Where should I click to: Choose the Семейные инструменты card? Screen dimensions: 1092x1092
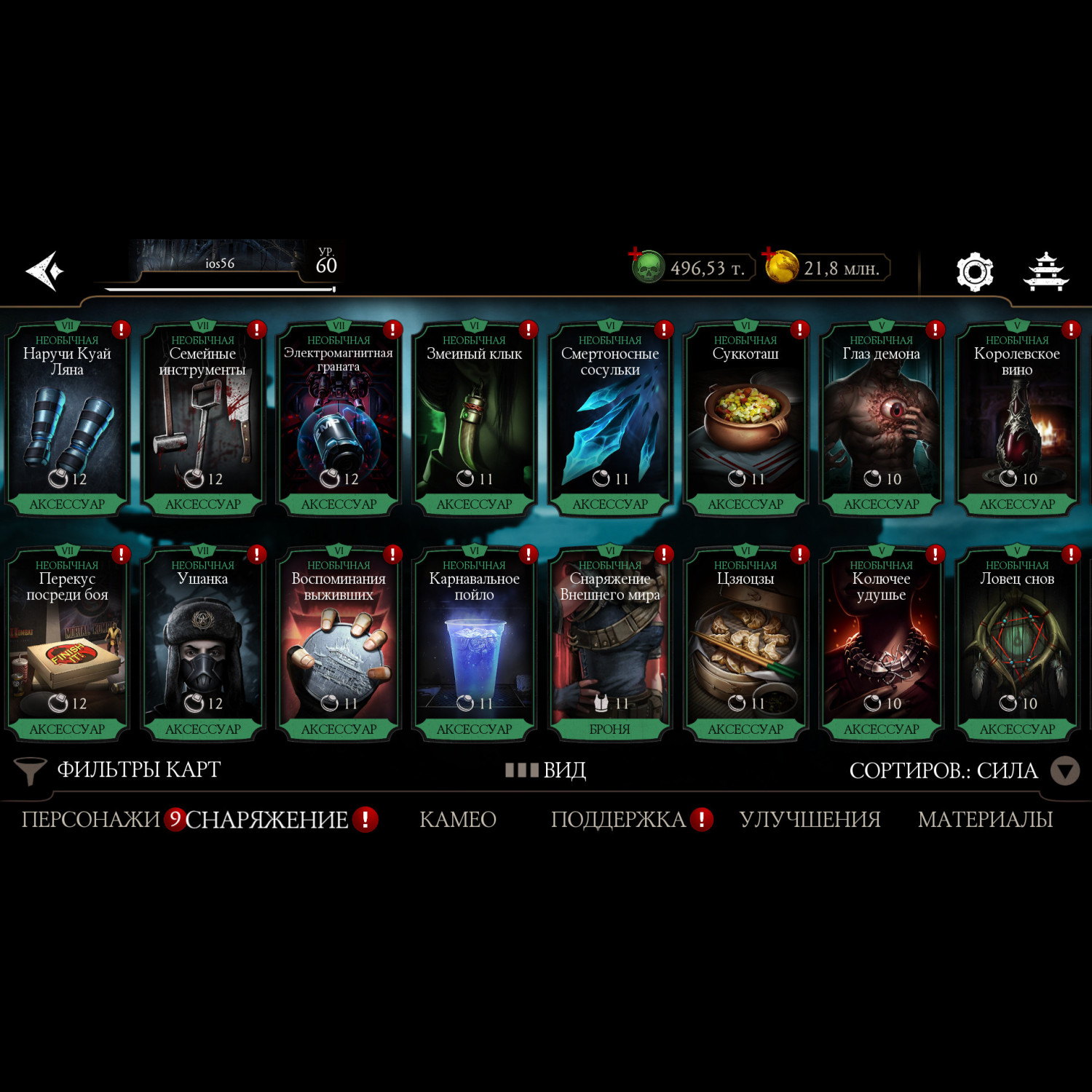(x=202, y=419)
